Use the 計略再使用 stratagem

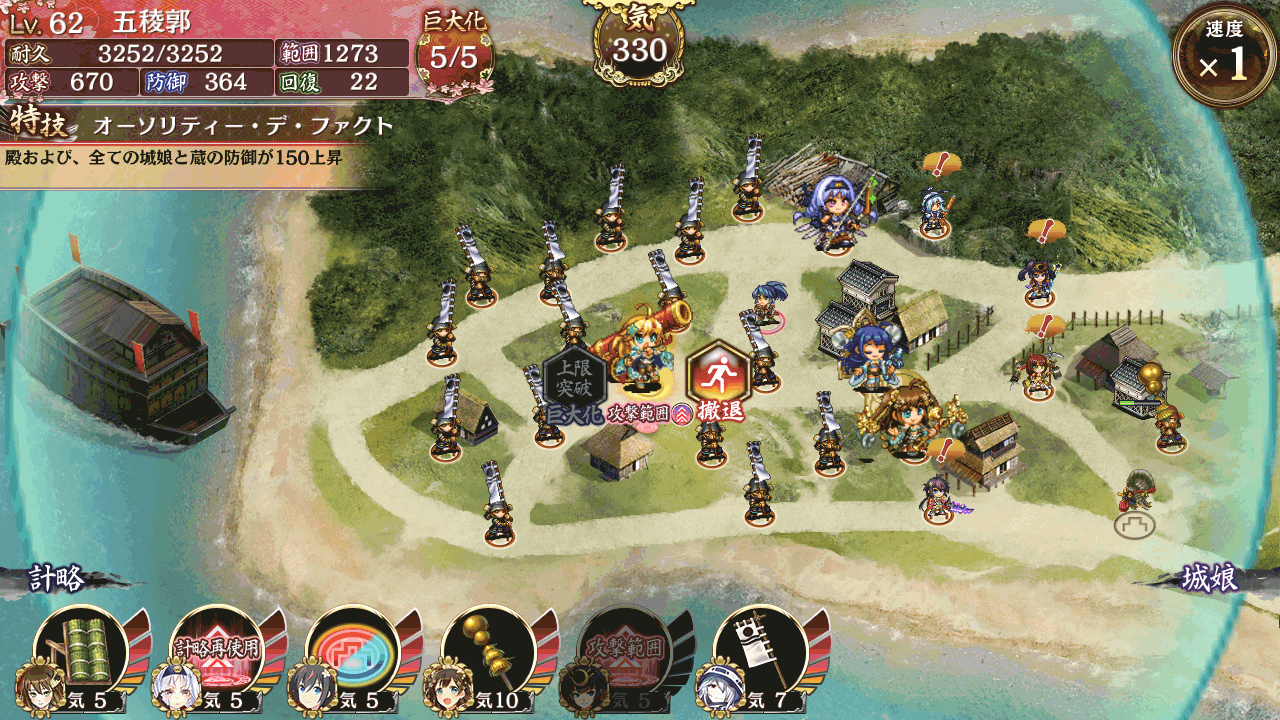pos(217,651)
